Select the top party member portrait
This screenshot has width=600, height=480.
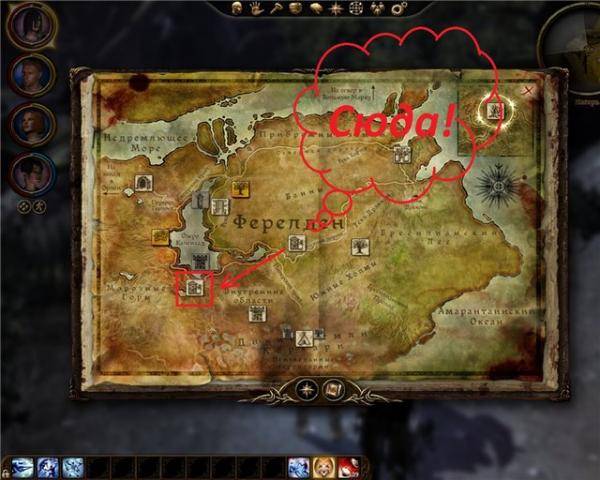pos(31,25)
